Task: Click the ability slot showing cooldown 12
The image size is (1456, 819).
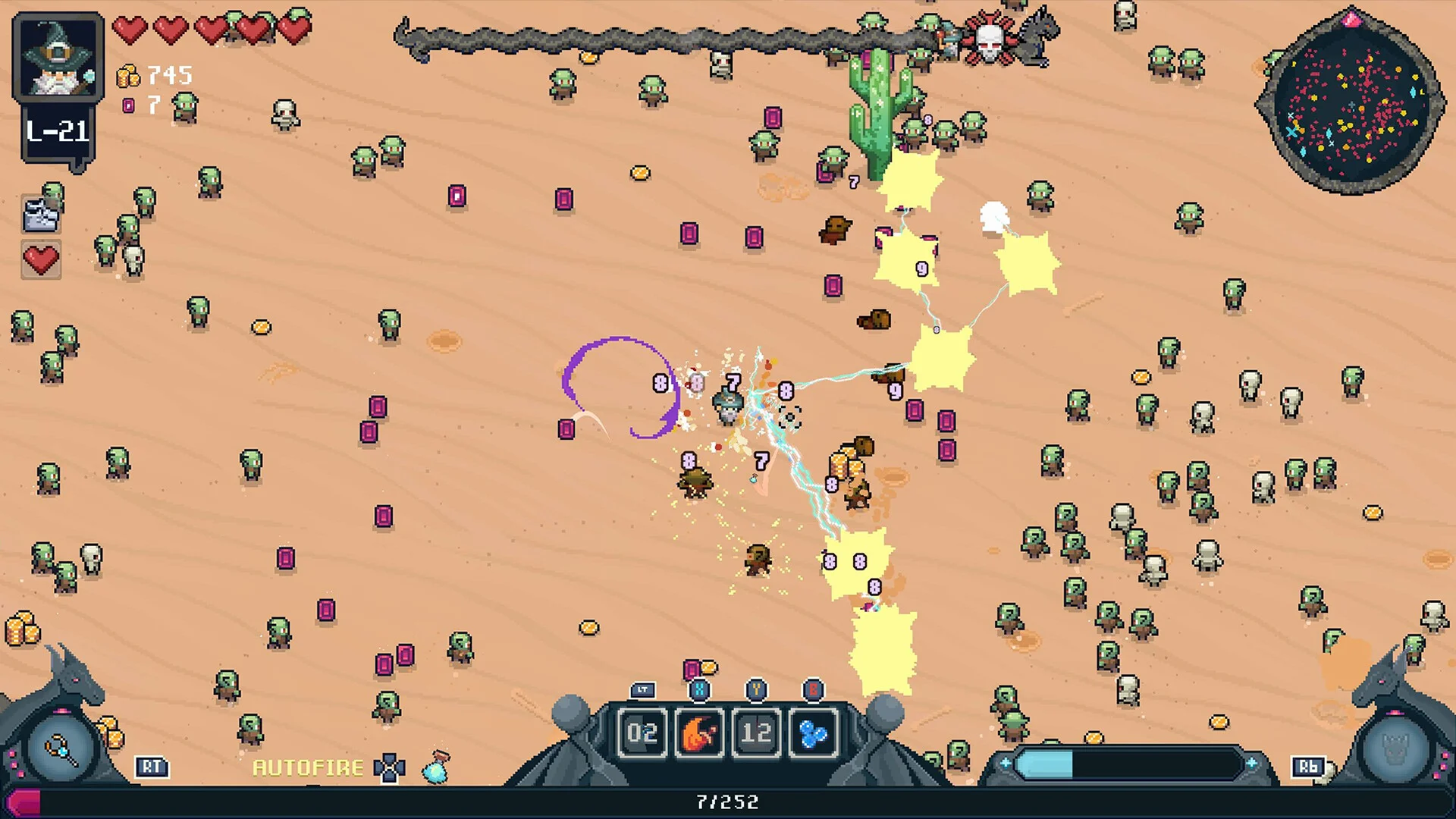Action: [x=756, y=733]
